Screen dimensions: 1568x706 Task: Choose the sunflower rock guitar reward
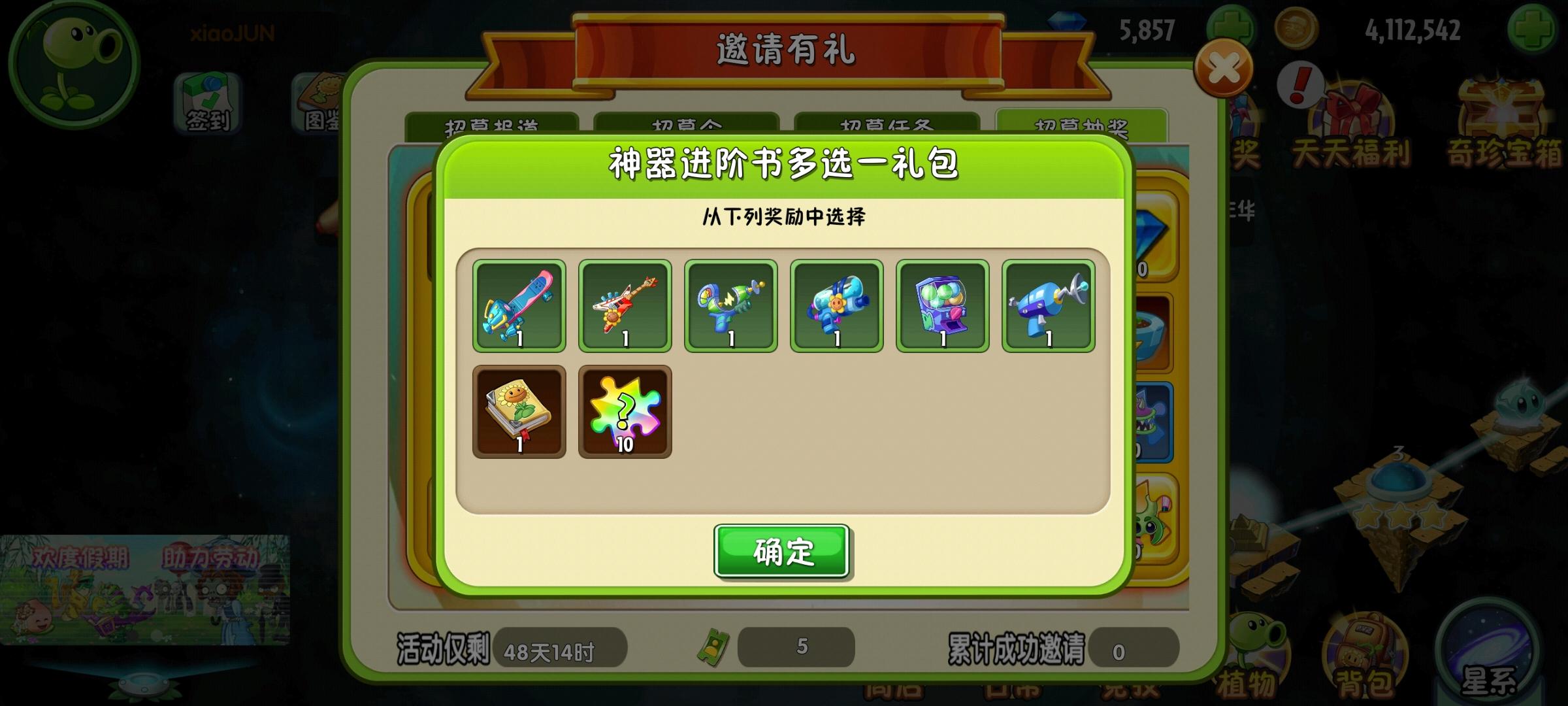(x=625, y=306)
